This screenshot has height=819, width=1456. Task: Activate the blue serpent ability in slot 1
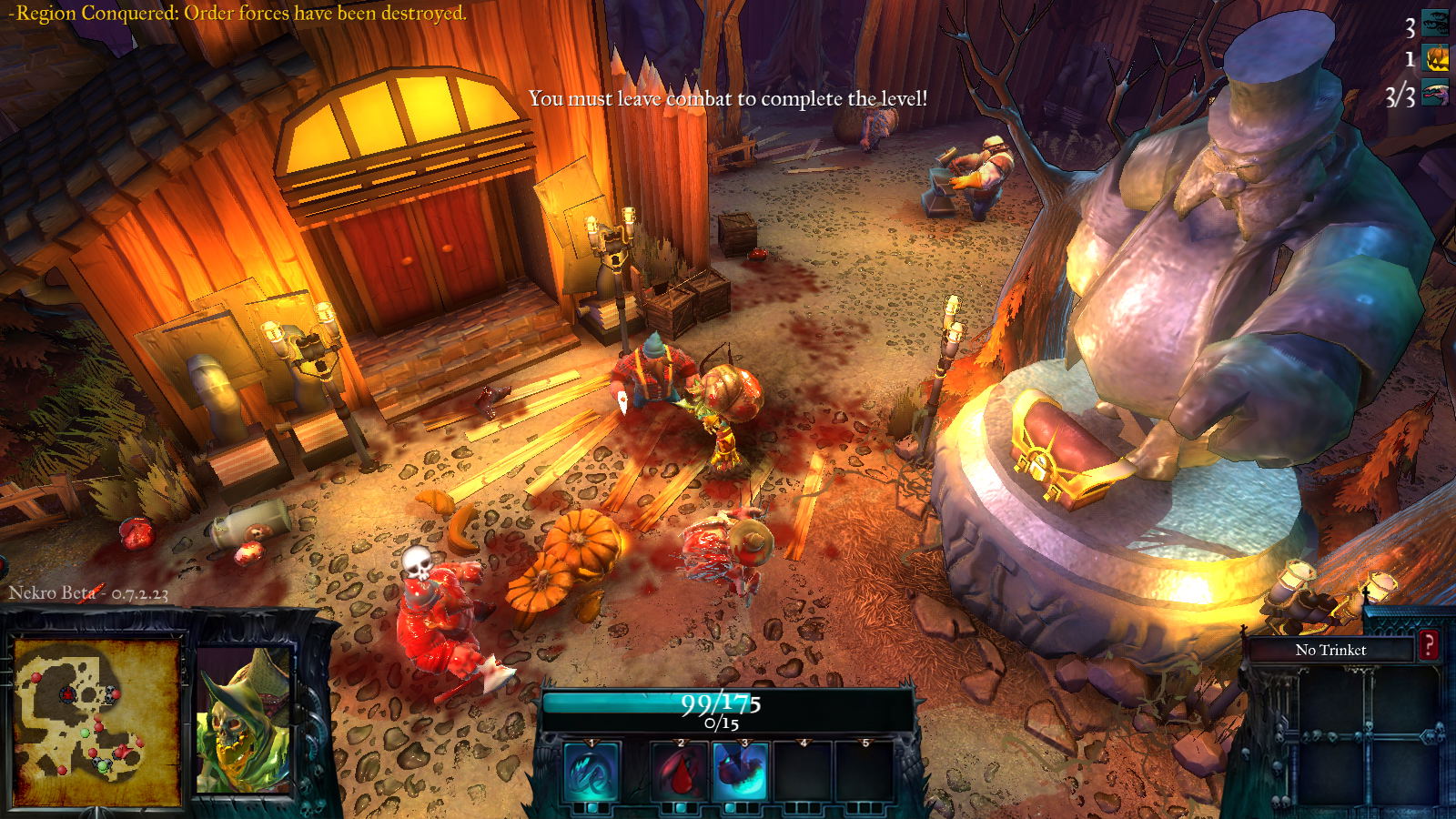(x=591, y=771)
